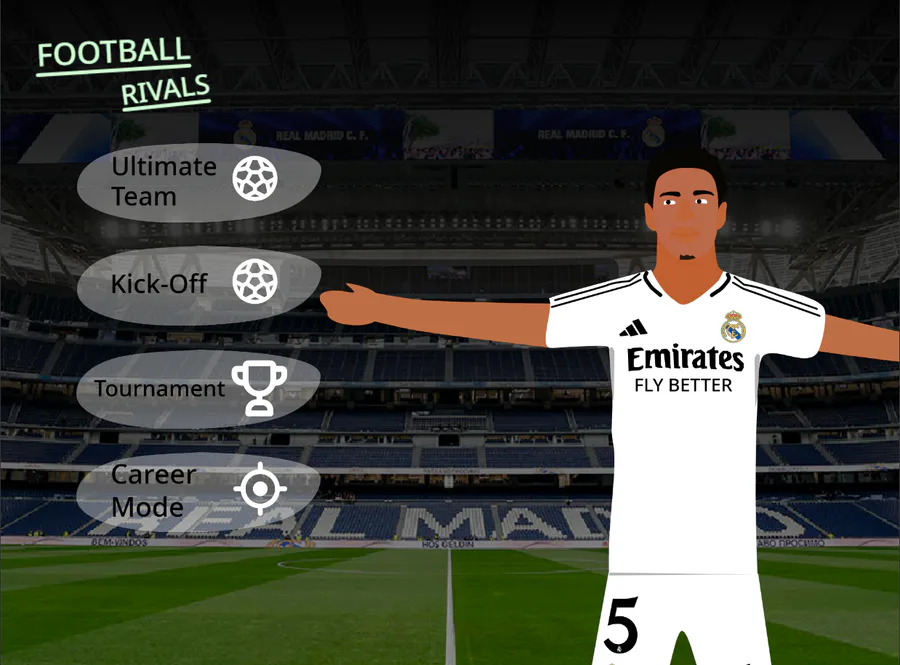
Task: Enter Career Mode
Action: [198, 490]
